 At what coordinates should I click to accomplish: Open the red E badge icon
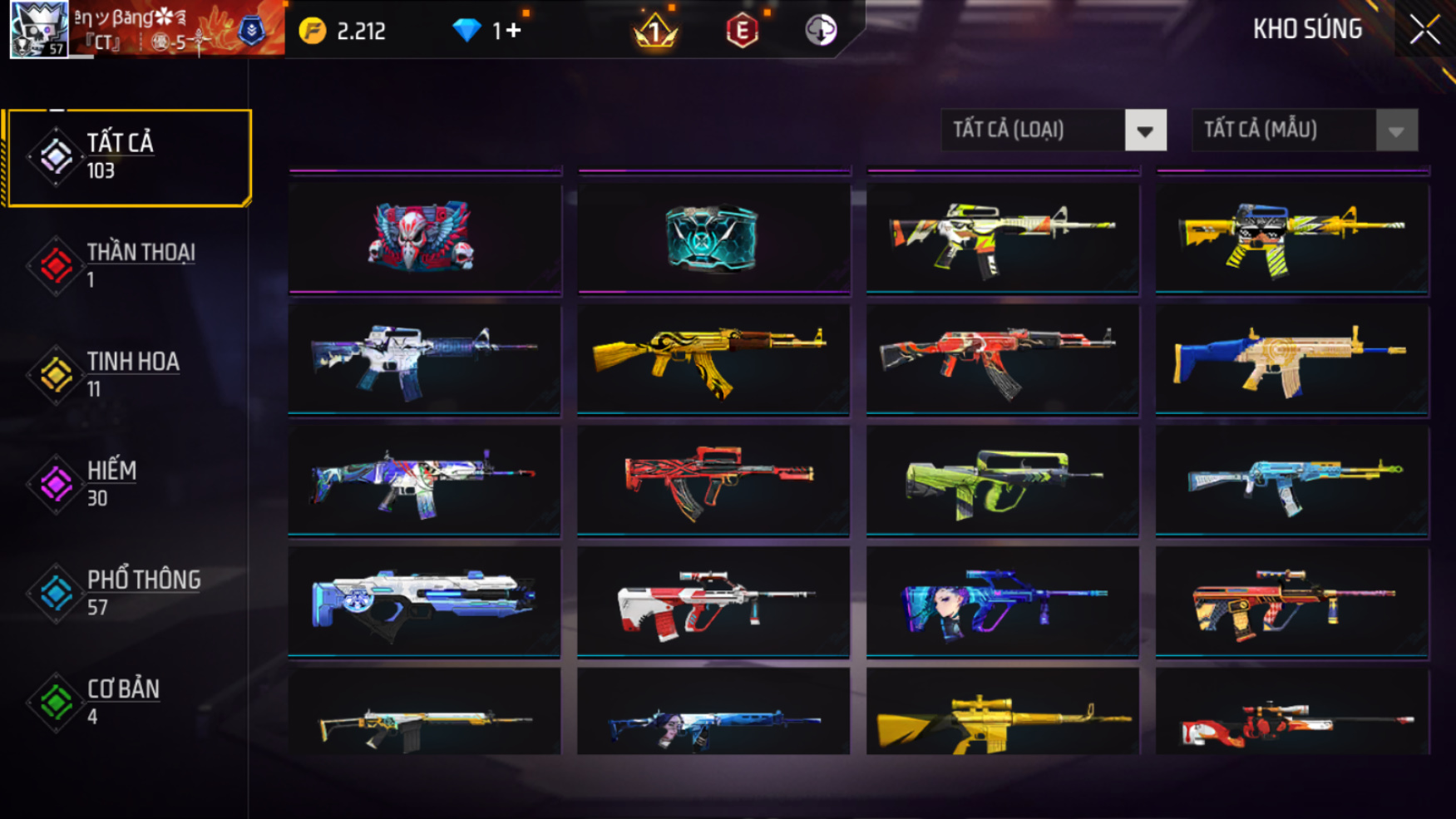tap(742, 32)
